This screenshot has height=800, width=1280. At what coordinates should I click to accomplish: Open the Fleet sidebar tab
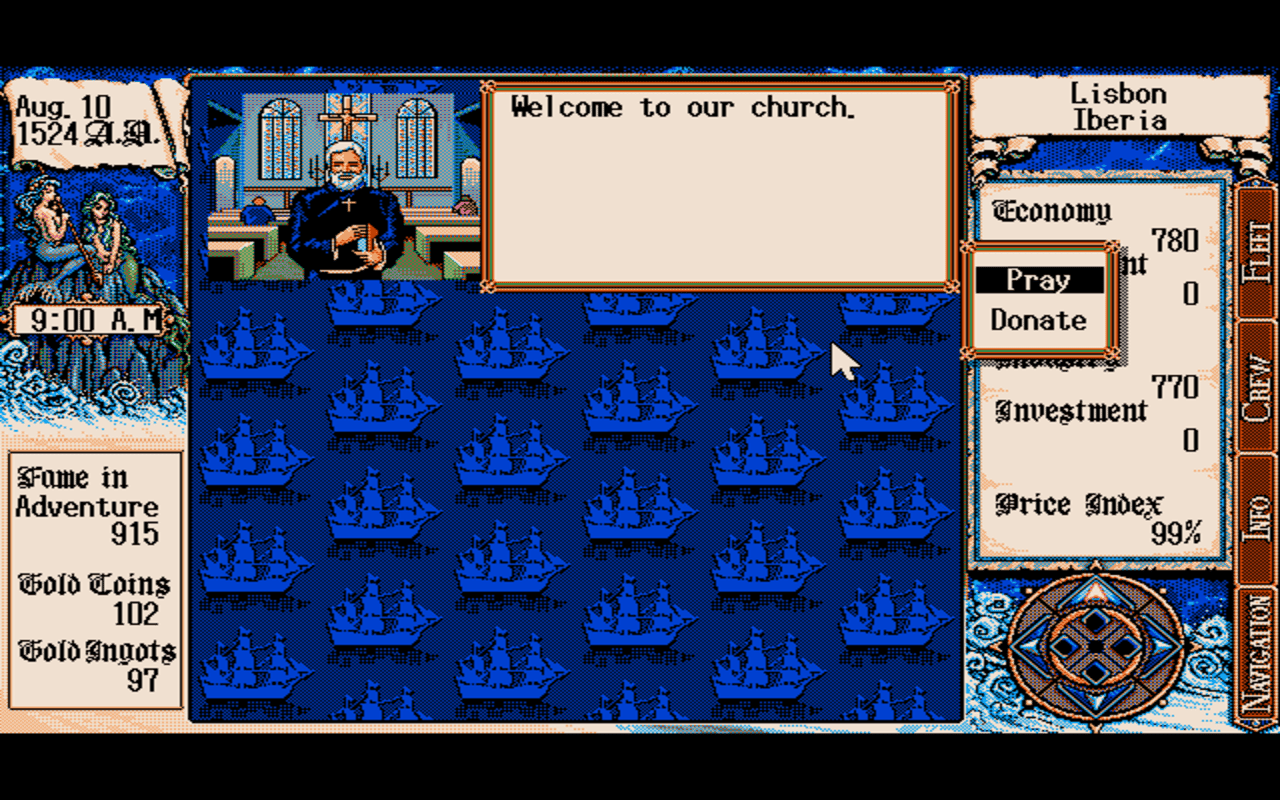pos(1258,245)
